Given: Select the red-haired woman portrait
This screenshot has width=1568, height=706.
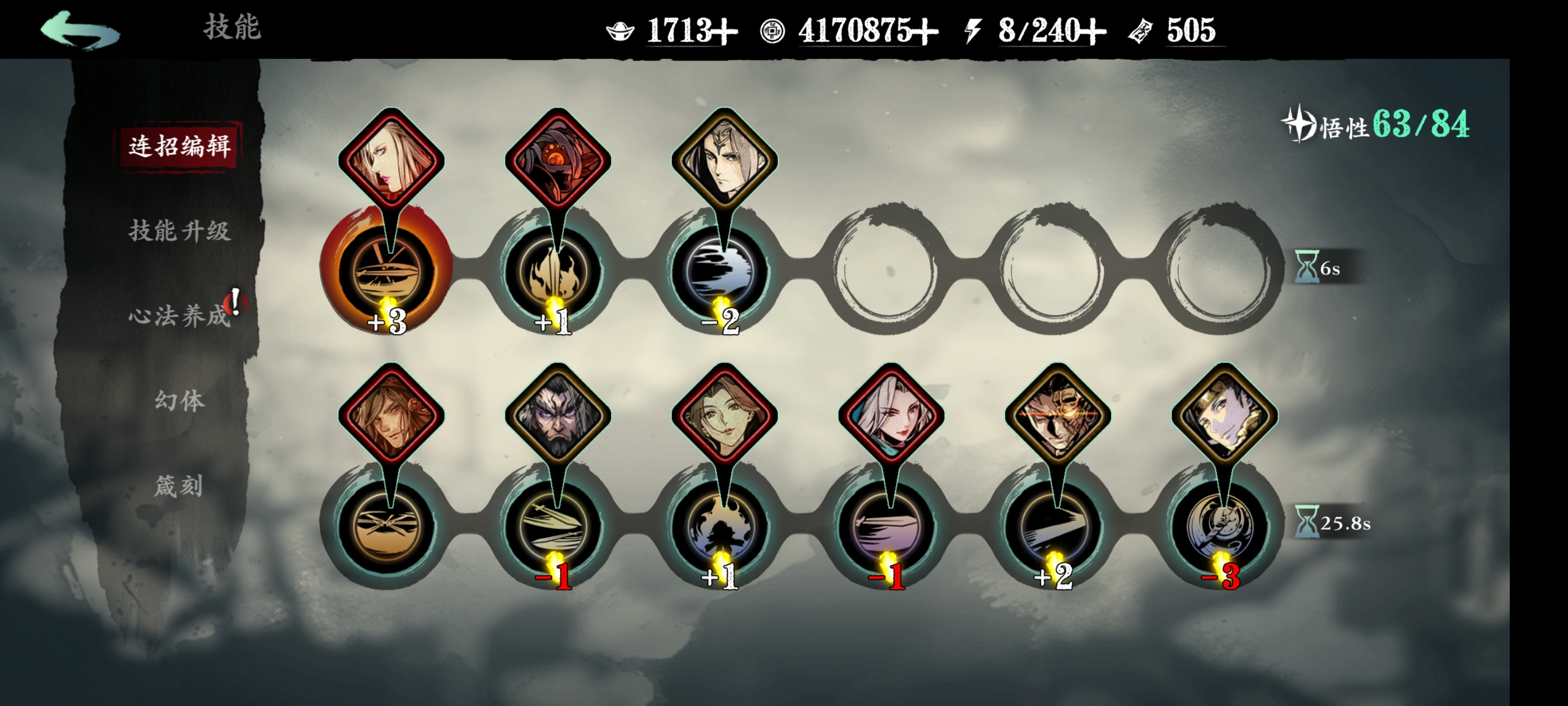Looking at the screenshot, I should (x=391, y=160).
